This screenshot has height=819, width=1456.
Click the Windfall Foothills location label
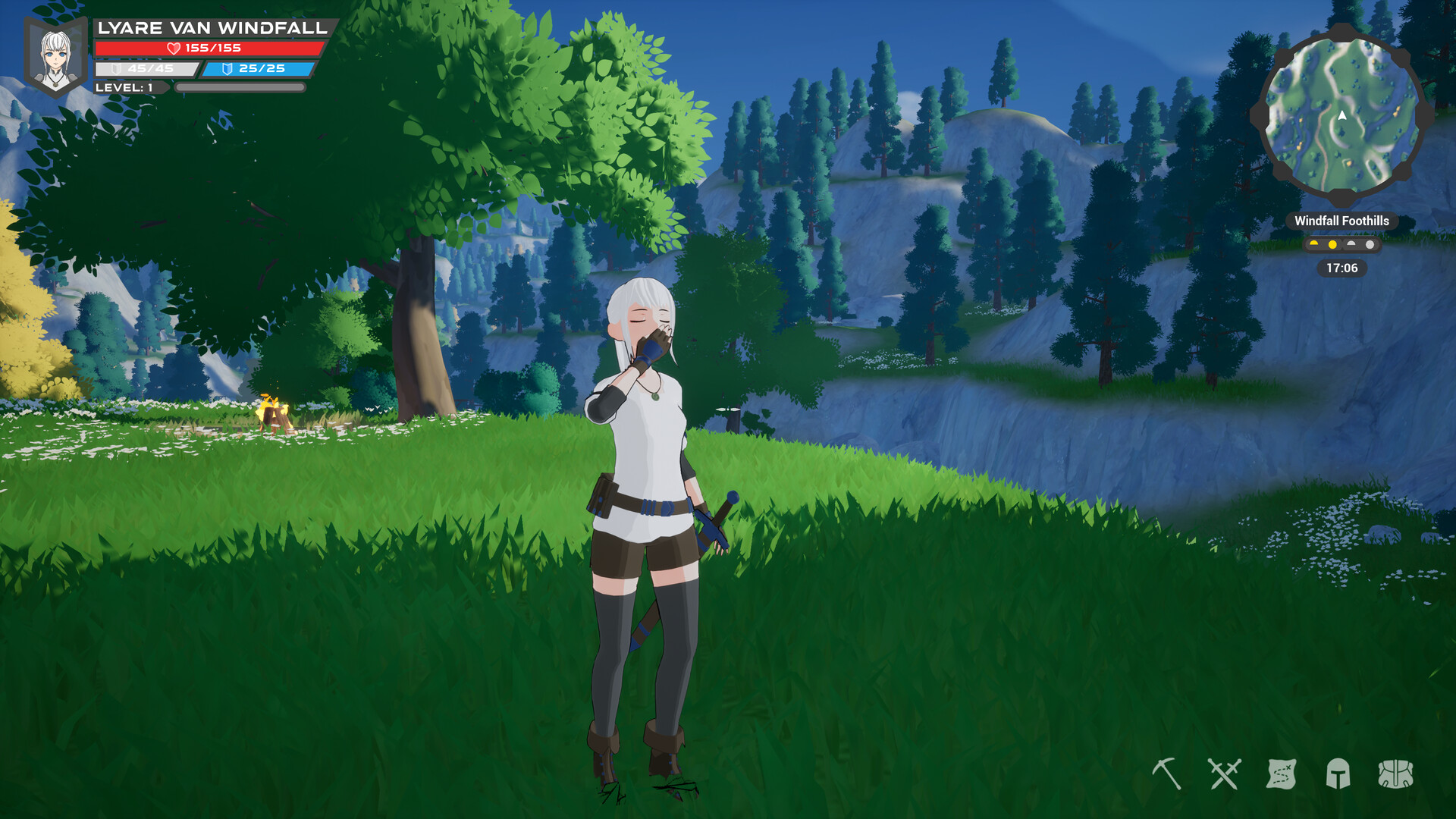(x=1342, y=221)
